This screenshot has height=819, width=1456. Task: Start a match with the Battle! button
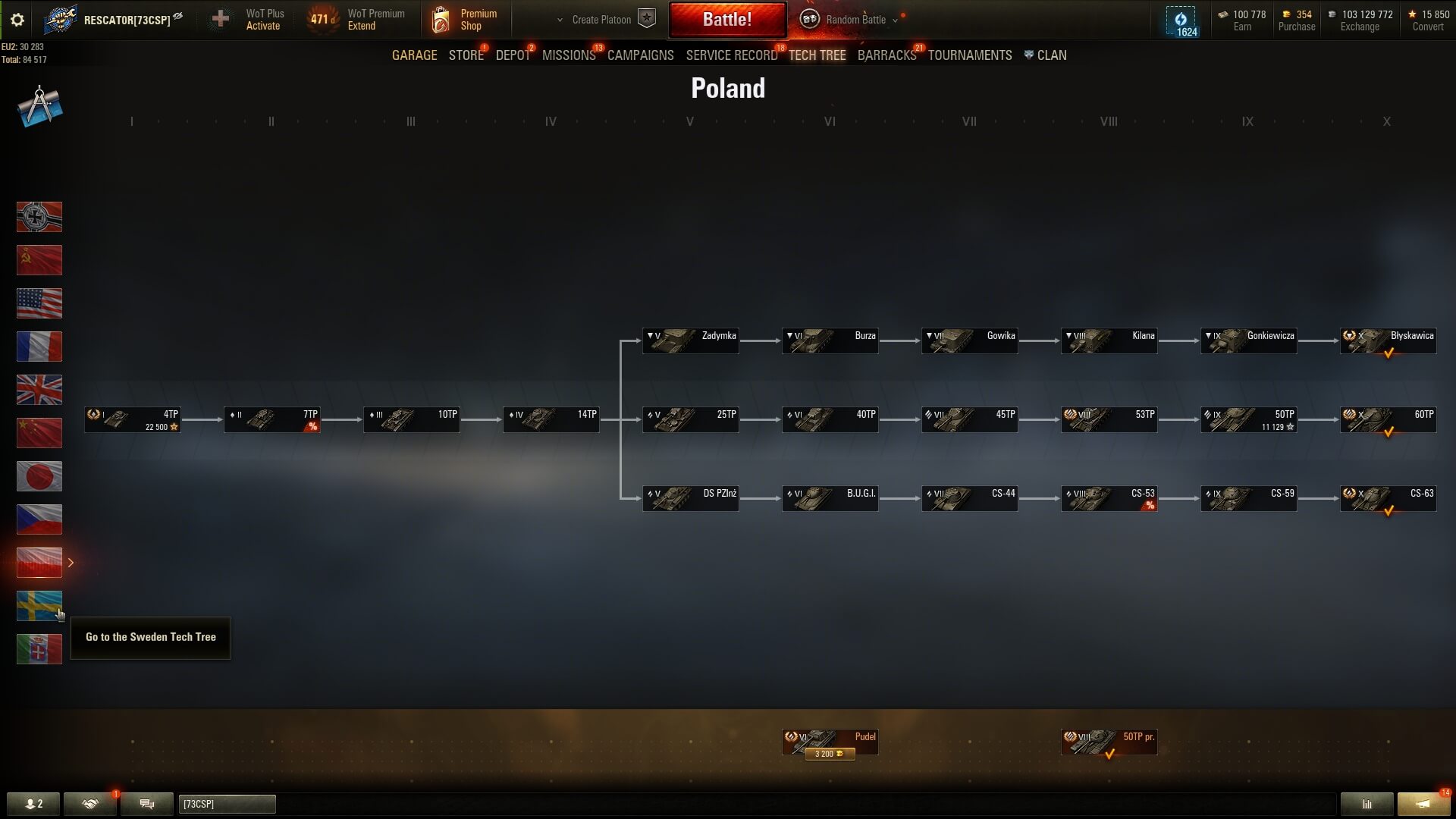[x=726, y=20]
